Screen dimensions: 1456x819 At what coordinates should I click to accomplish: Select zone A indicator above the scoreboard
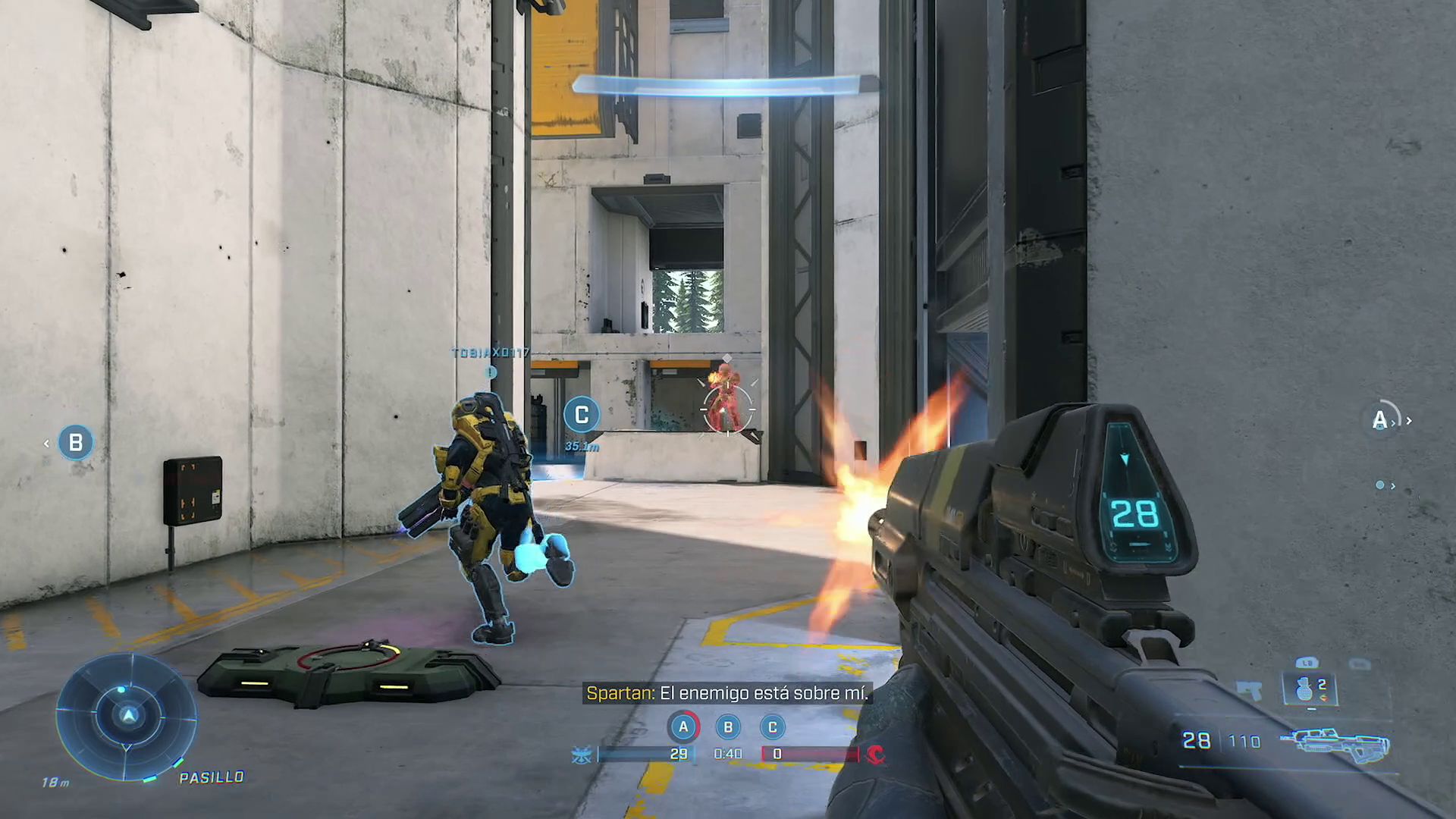coord(683,727)
